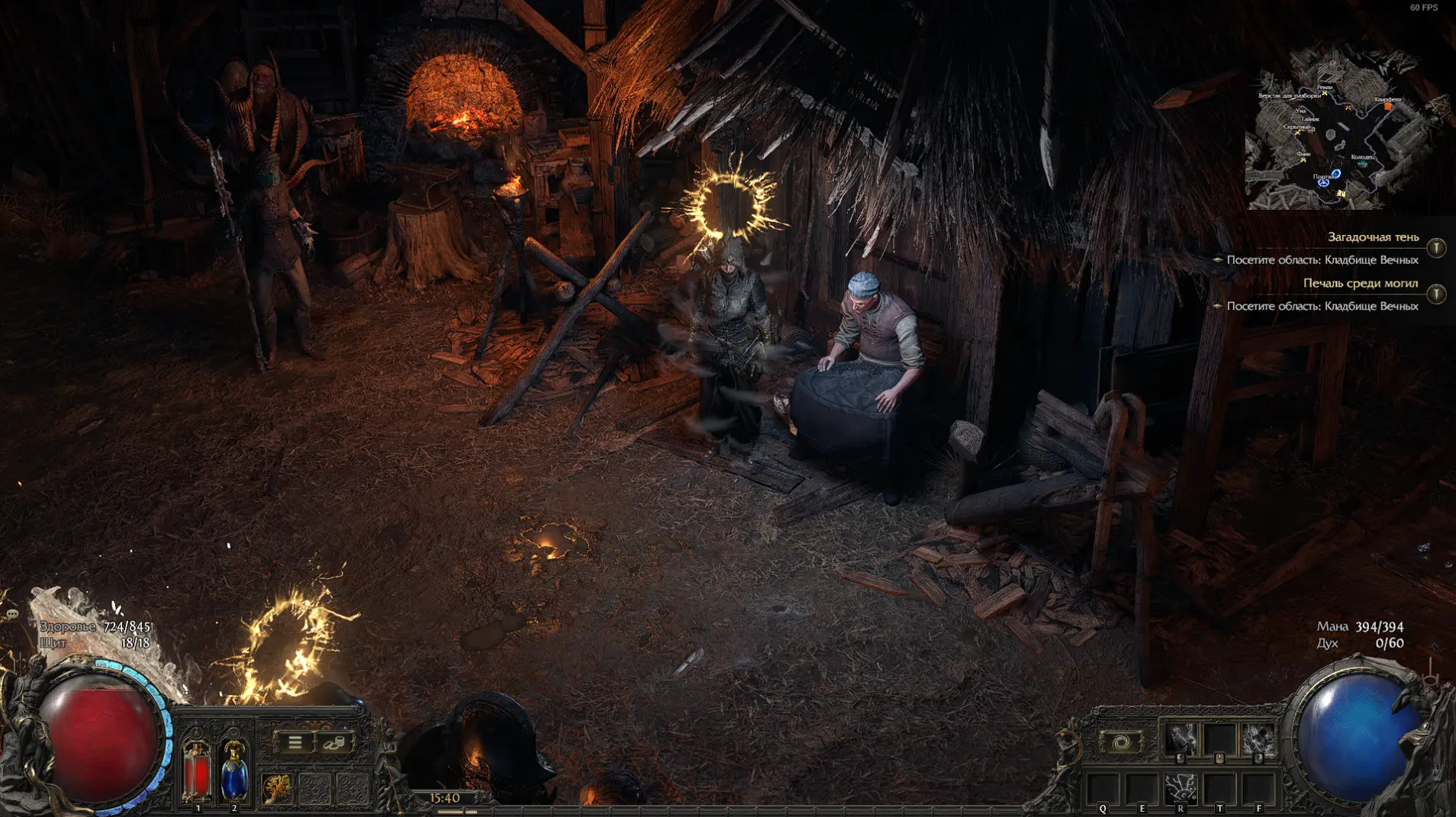Use the blue mana flask
The image size is (1456, 817).
click(234, 769)
